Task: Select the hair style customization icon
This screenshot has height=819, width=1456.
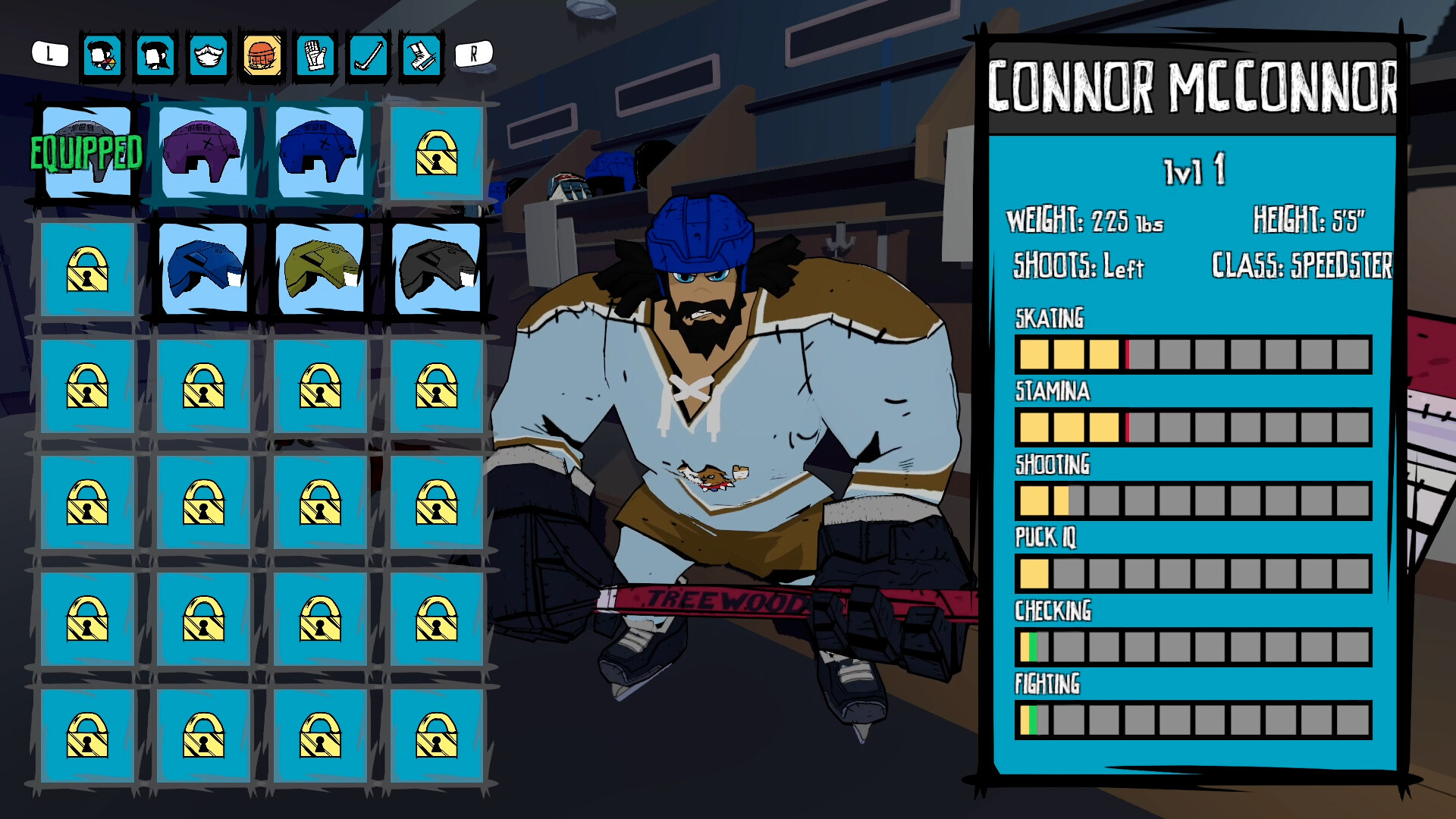Action: click(x=155, y=55)
